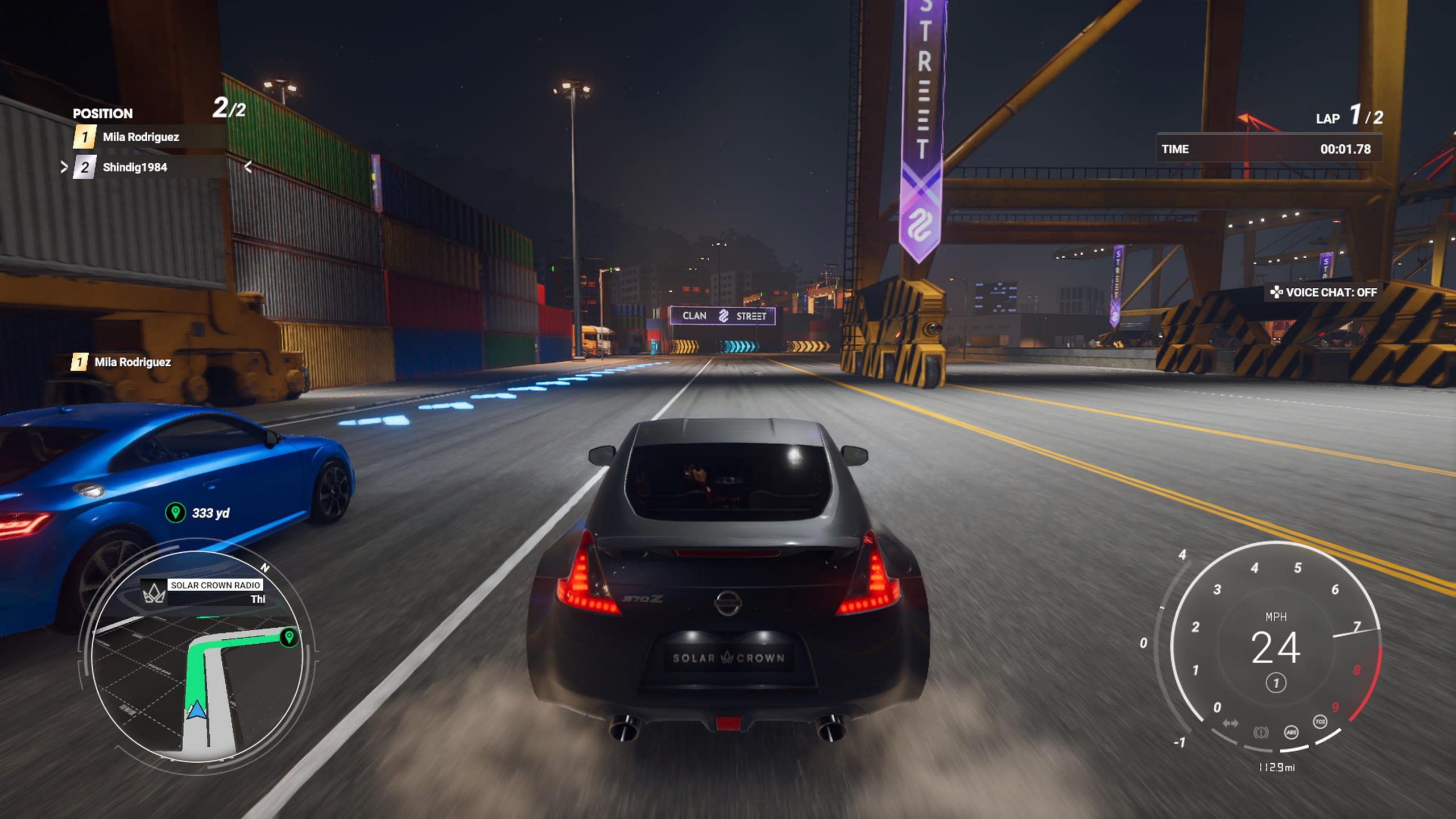Image resolution: width=1456 pixels, height=819 pixels.
Task: Click the green destination pin on minimap
Action: tap(289, 636)
